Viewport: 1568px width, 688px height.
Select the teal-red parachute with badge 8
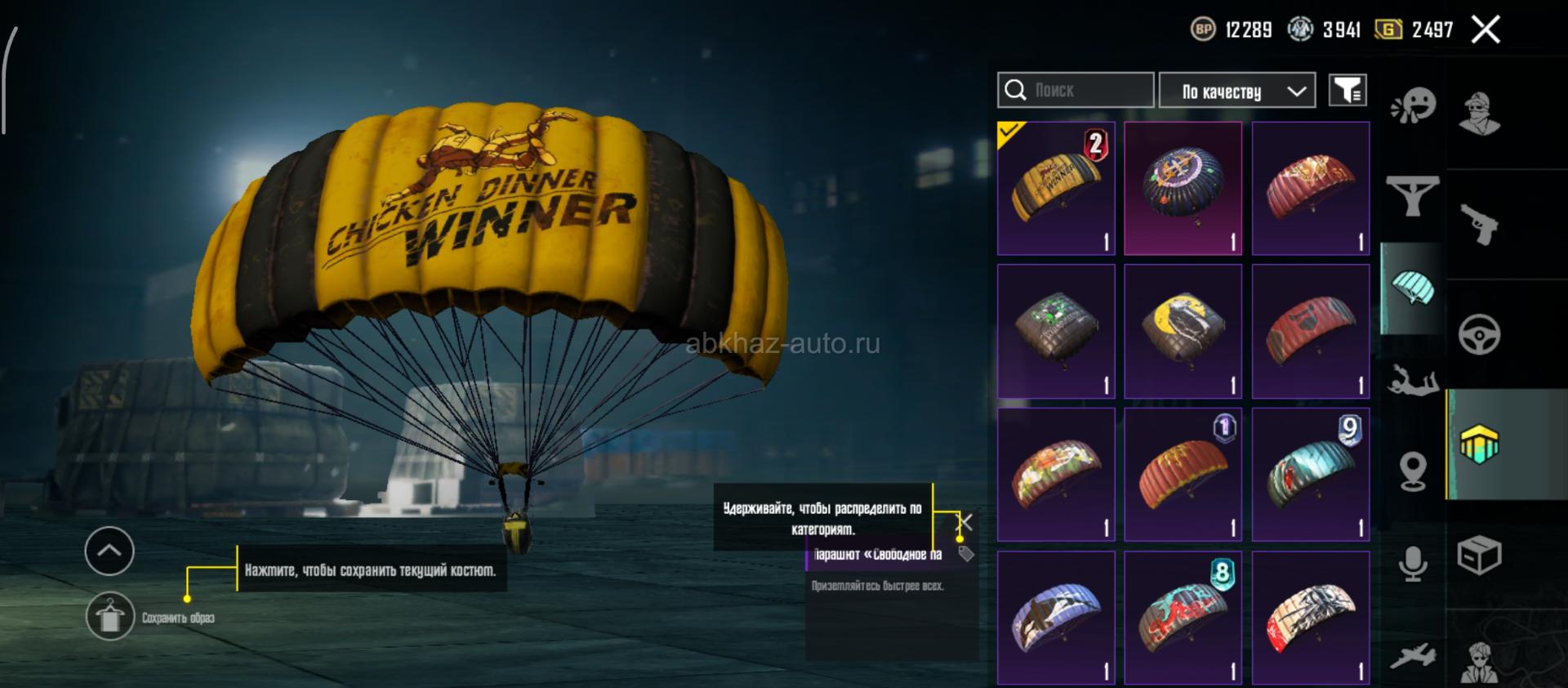pos(1183,618)
